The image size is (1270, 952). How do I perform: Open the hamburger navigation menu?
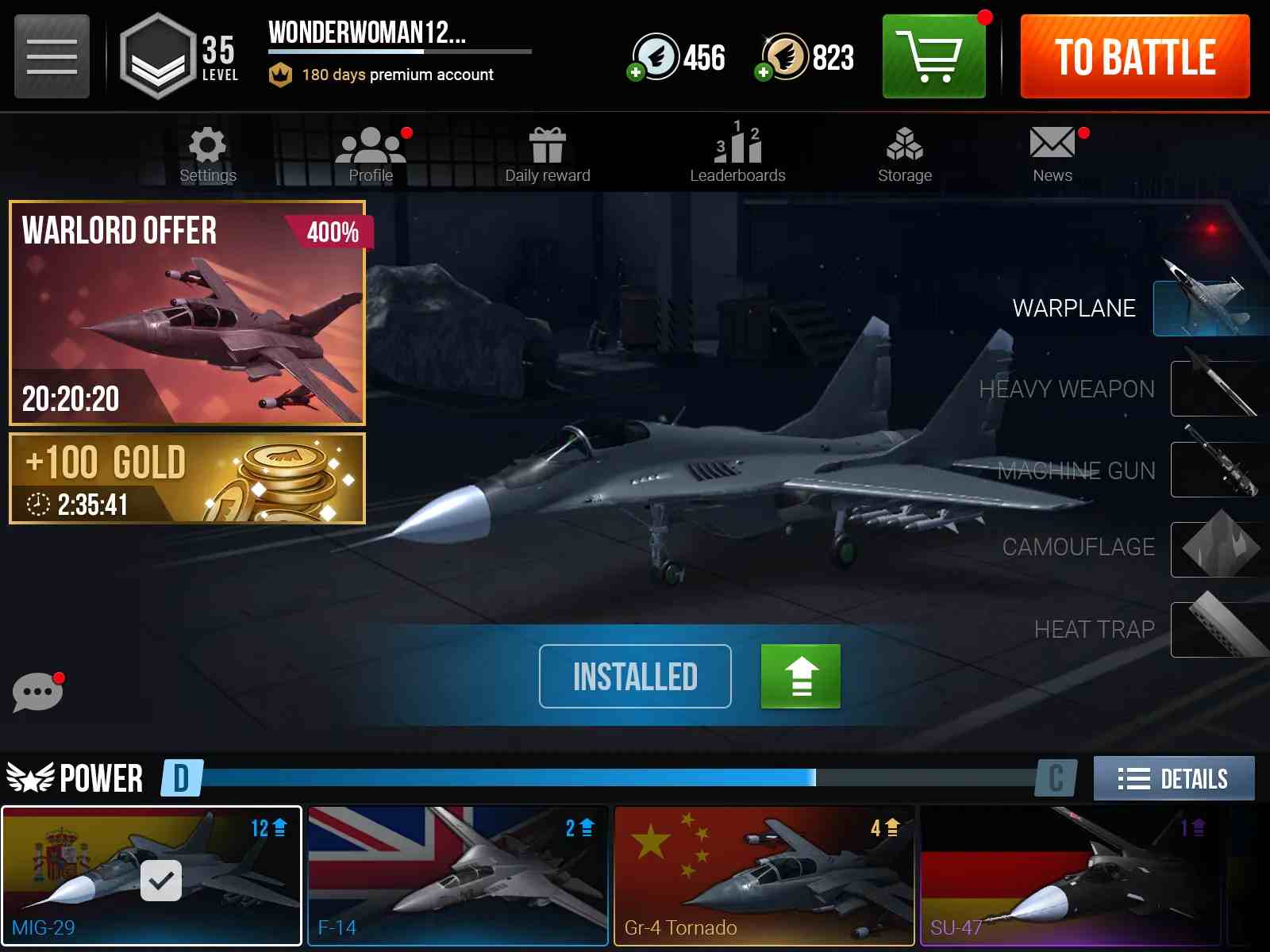pyautogui.click(x=50, y=56)
